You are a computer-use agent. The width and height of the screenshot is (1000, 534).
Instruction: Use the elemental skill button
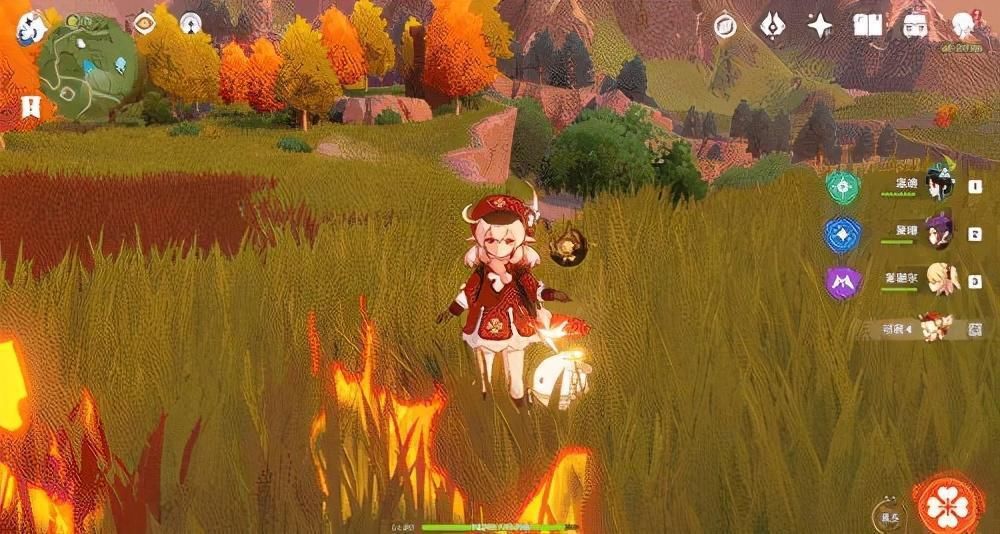(x=887, y=514)
